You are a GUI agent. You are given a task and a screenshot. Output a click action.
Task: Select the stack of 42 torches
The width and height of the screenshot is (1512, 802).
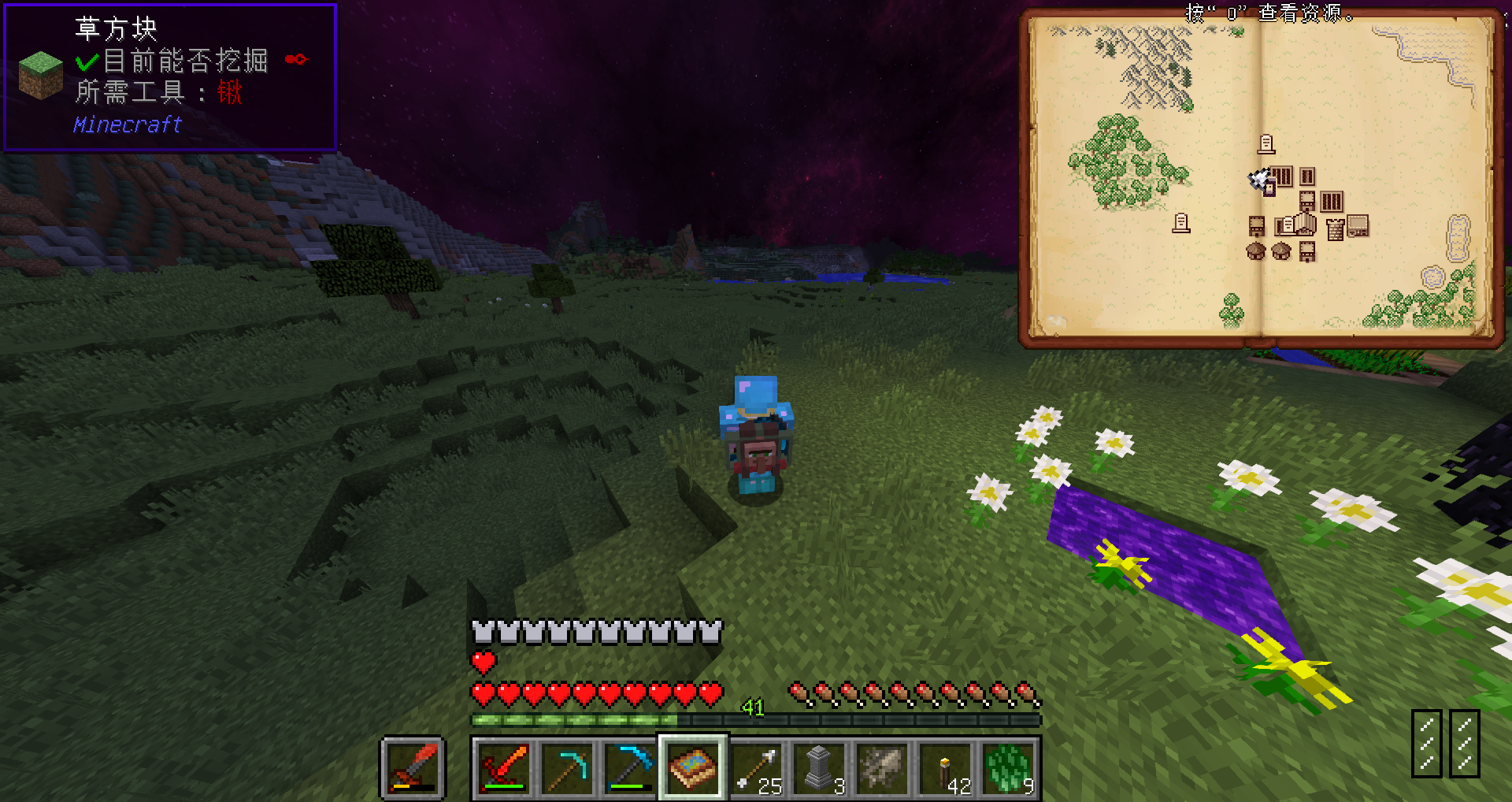[x=945, y=767]
